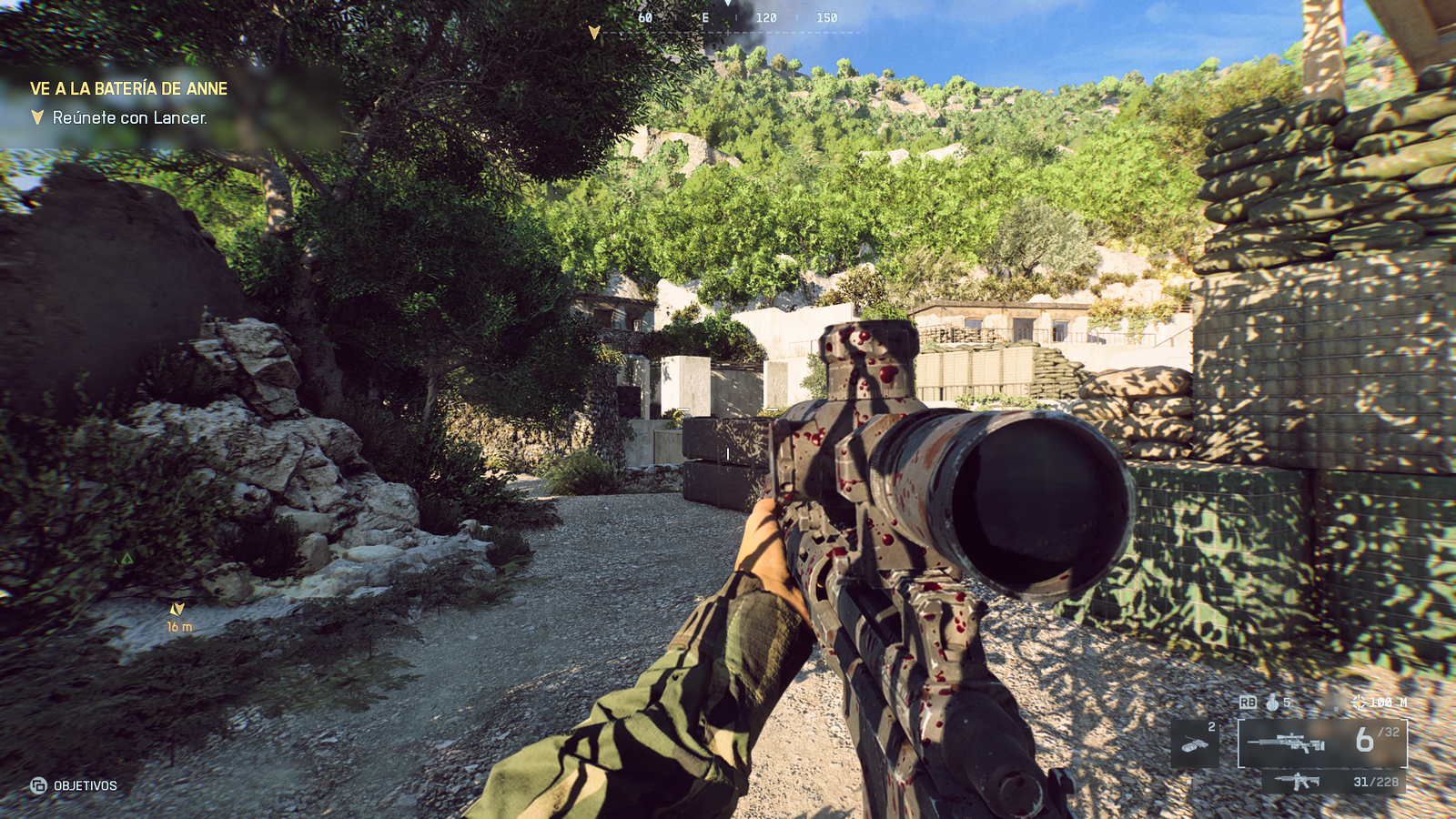Select the sniper rifle weapon slot
This screenshot has width=1456, height=819.
click(x=1321, y=743)
